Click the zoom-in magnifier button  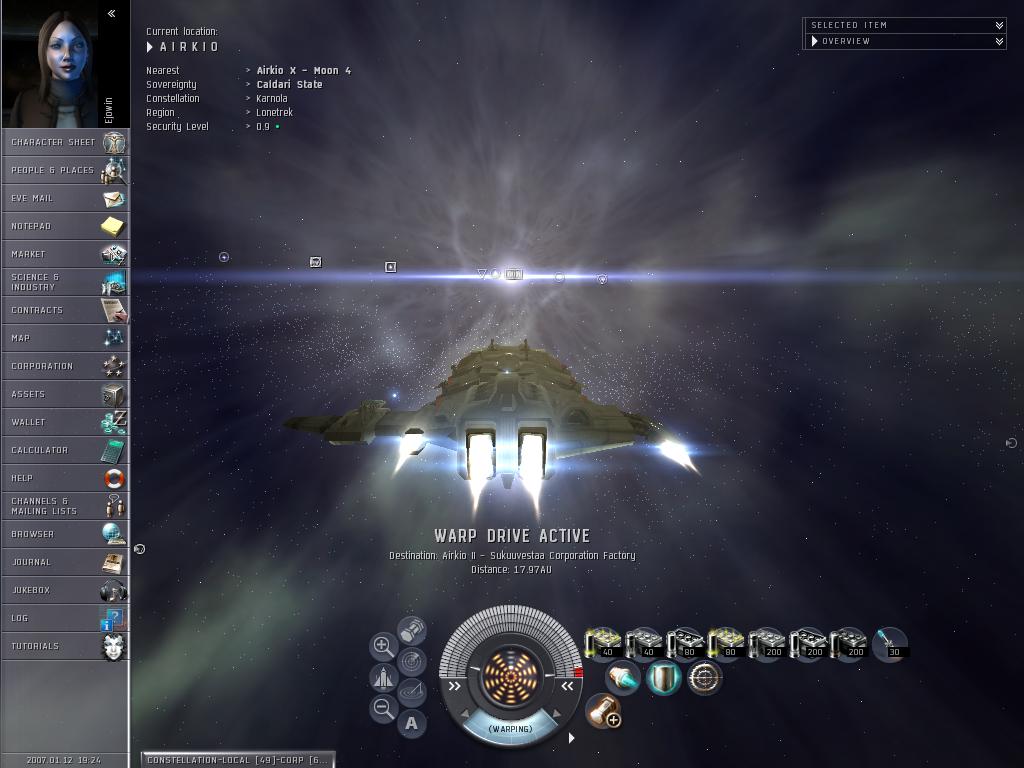coord(383,646)
